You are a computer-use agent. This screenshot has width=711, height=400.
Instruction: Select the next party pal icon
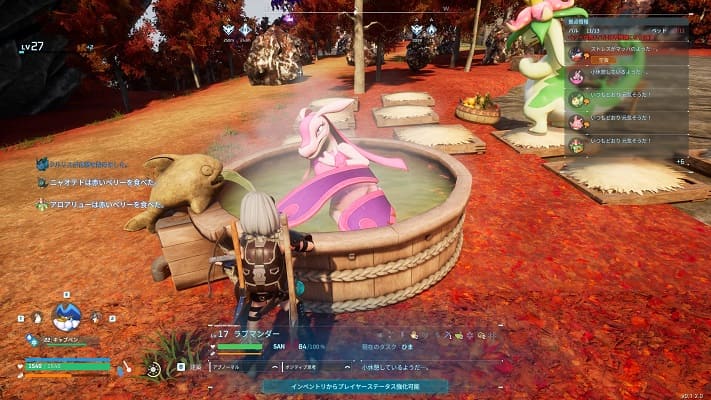point(96,318)
